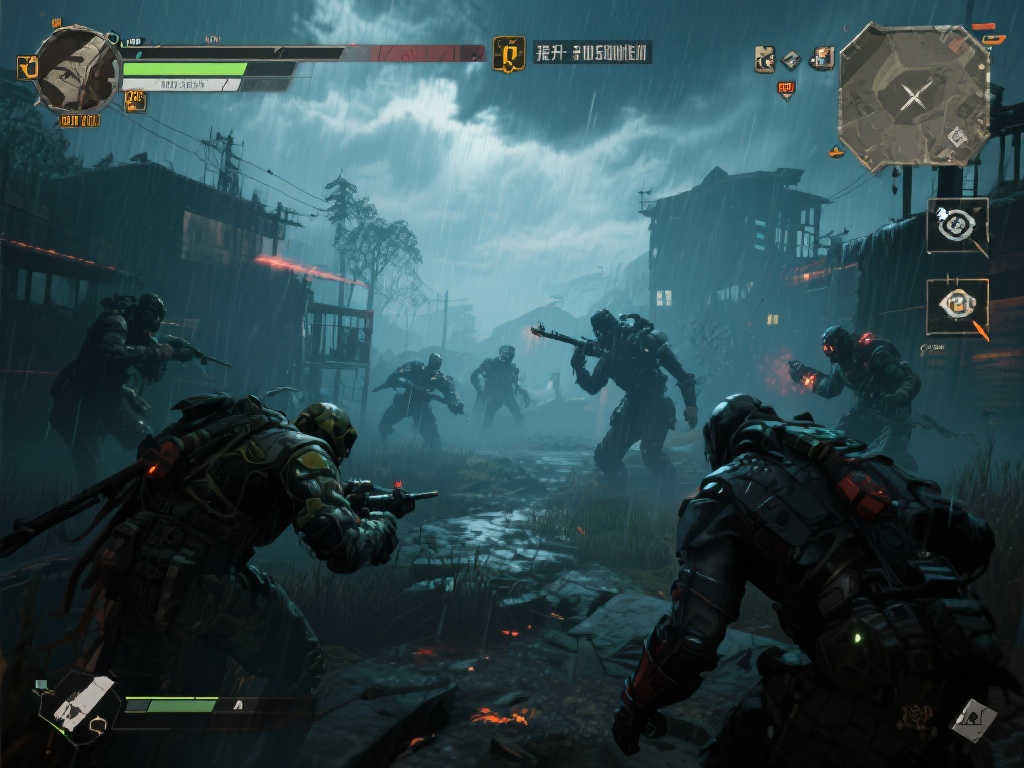Click the player character portrait
Image resolution: width=1024 pixels, height=768 pixels.
click(77, 68)
